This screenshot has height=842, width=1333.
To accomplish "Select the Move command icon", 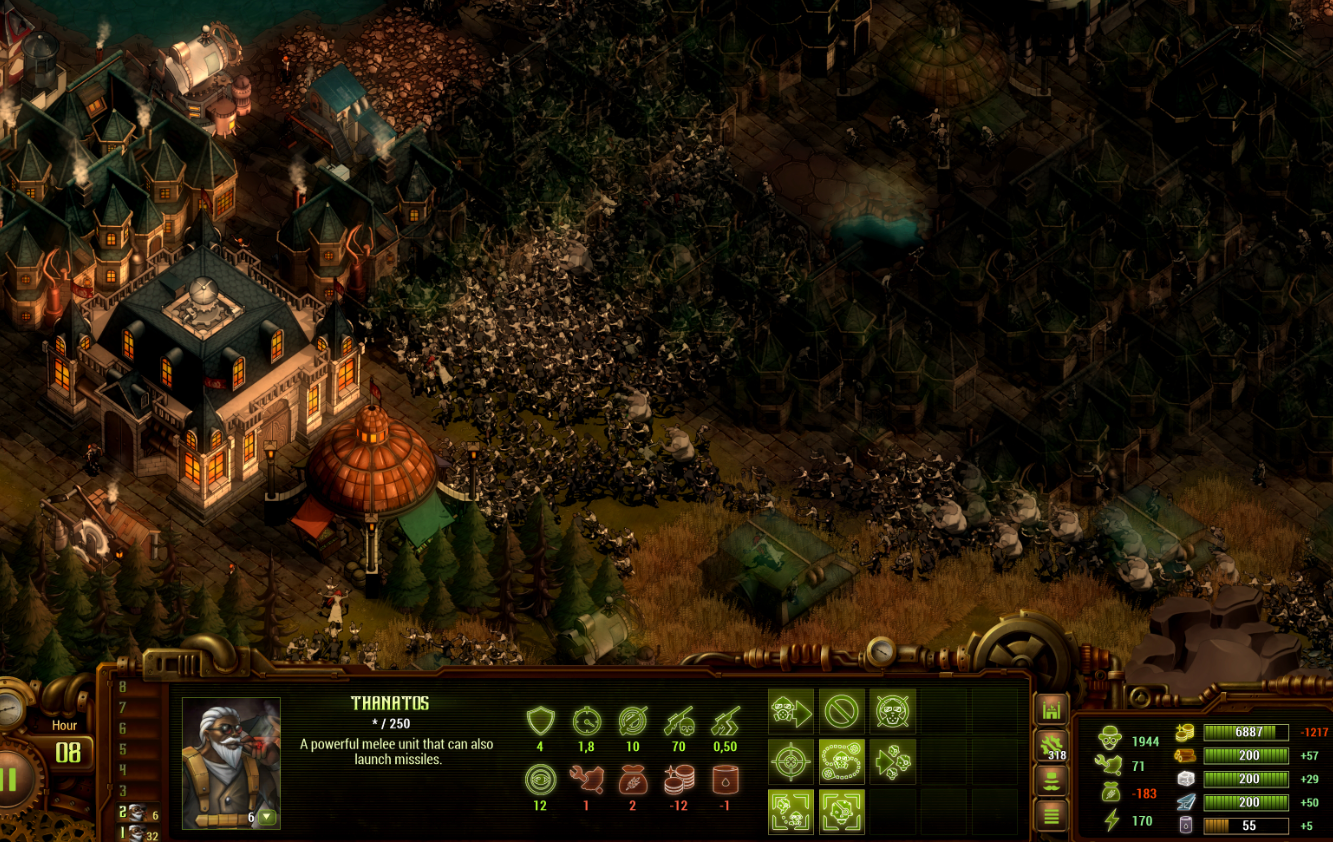I will 791,711.
